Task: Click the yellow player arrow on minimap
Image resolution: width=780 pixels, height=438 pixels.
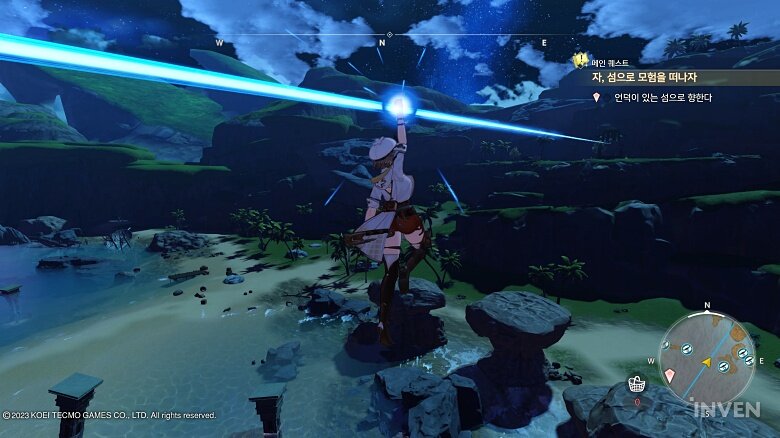Action: click(706, 361)
